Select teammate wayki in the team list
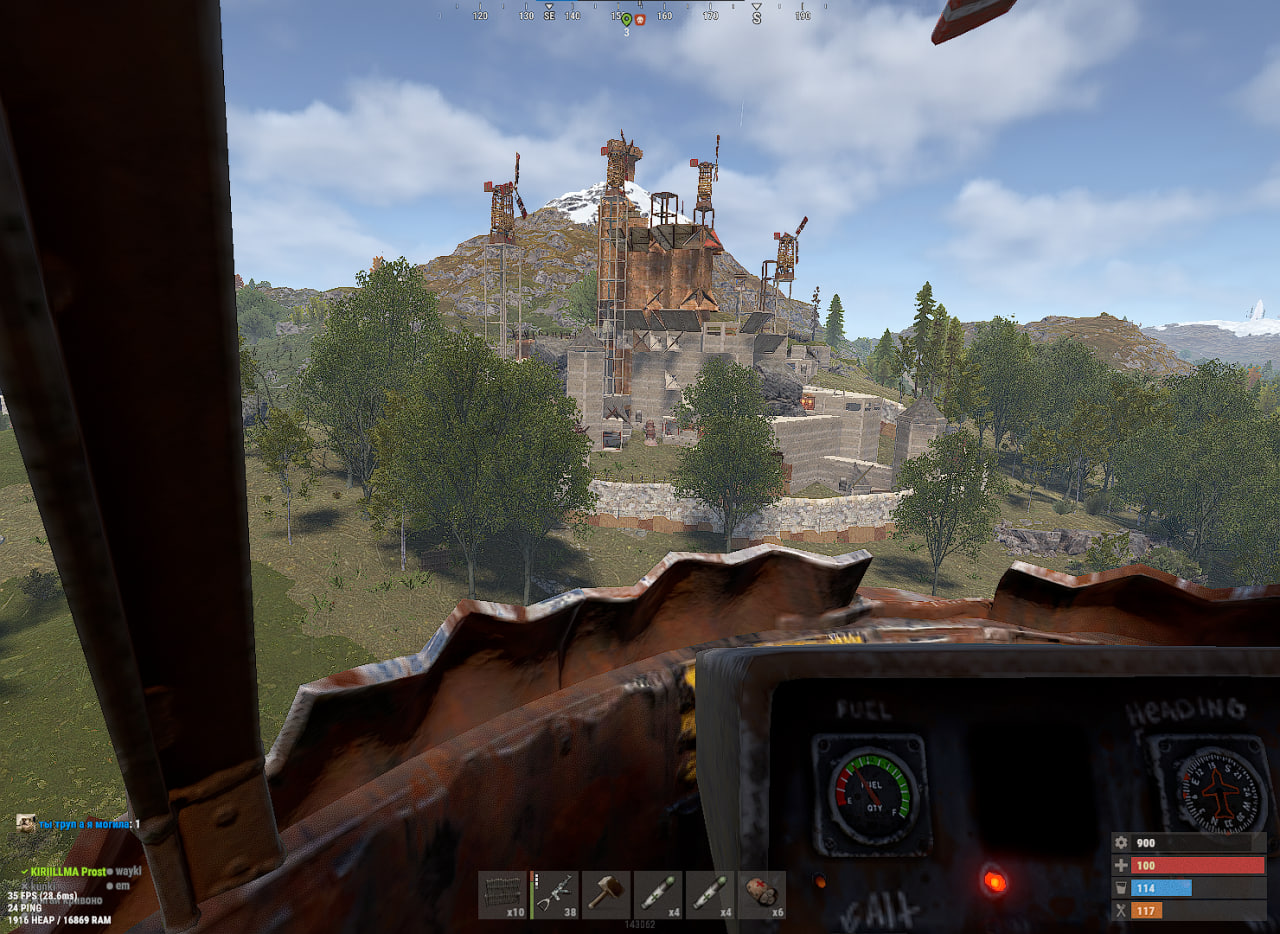Screen dimensions: 1280x934 [128, 871]
